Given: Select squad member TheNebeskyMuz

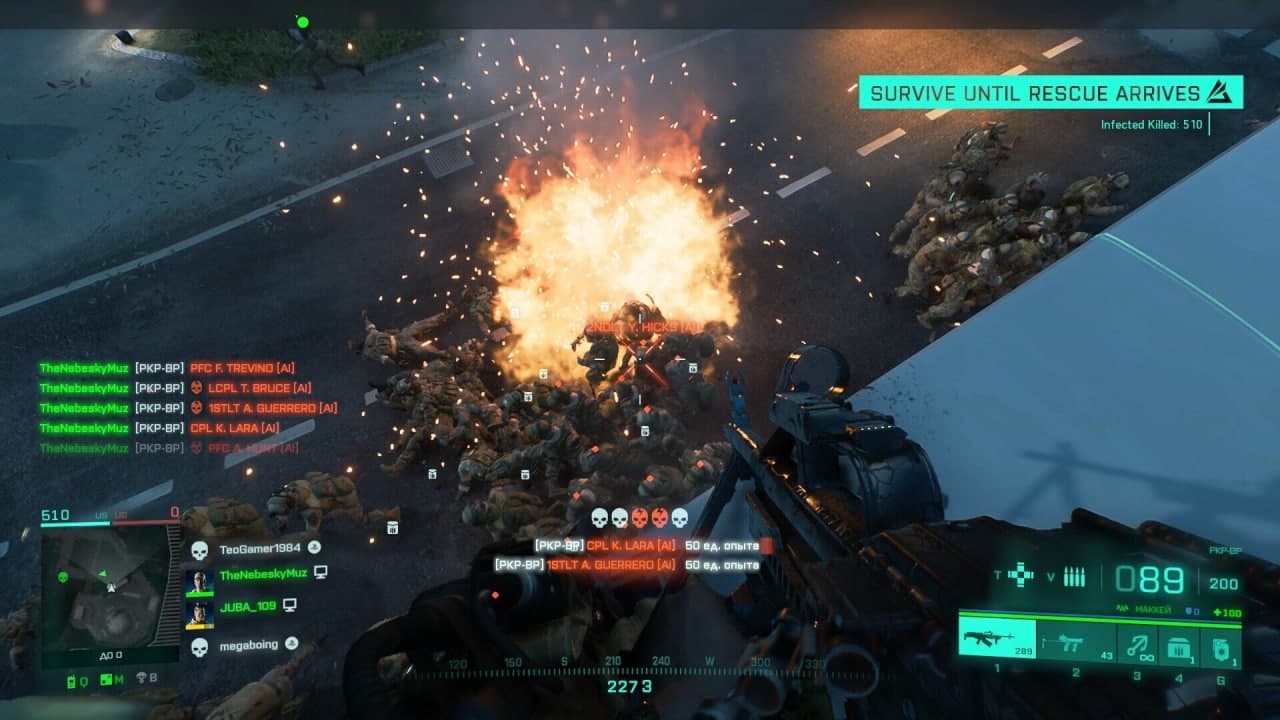Looking at the screenshot, I should click(x=263, y=574).
